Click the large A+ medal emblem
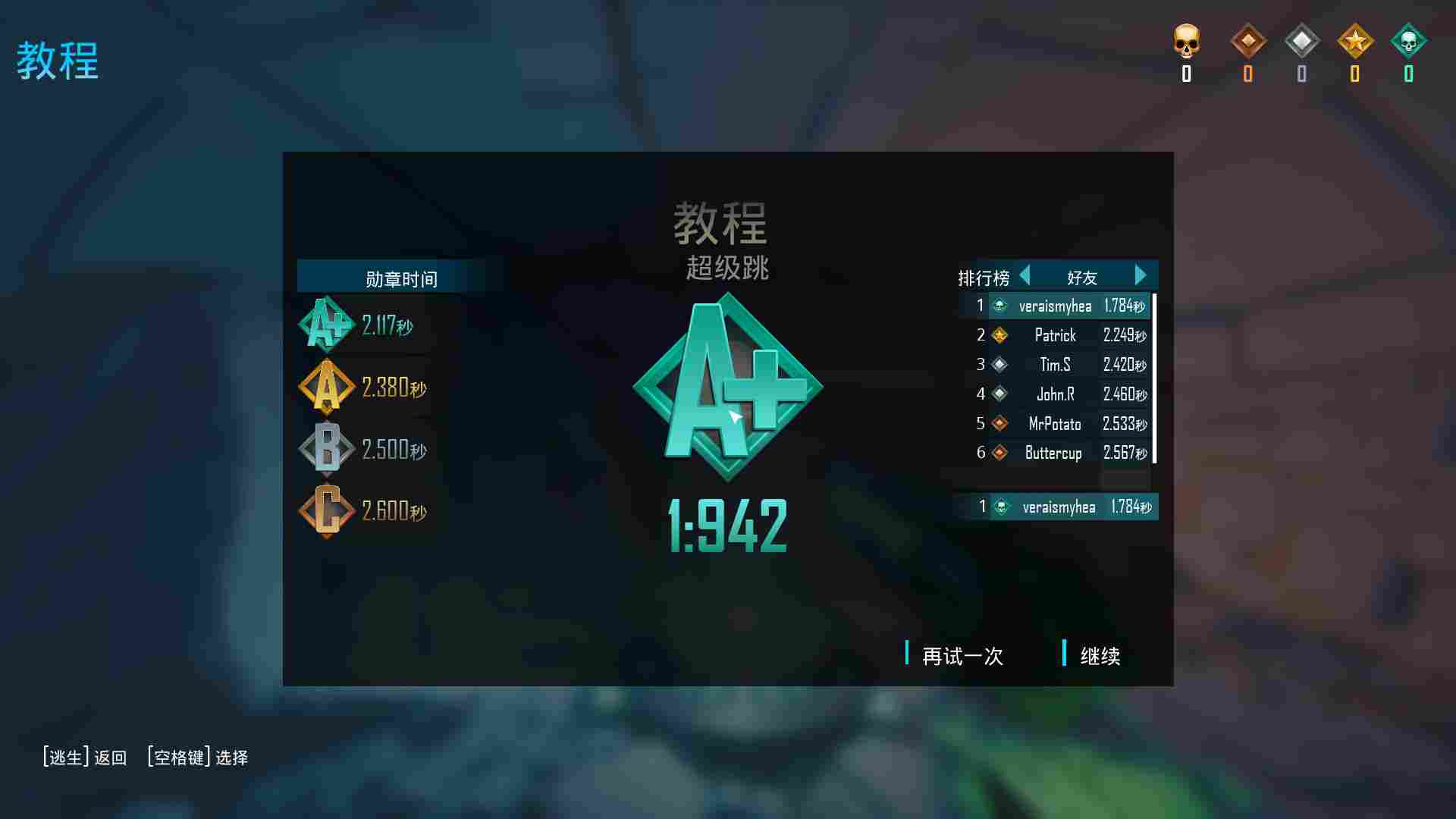 tap(728, 387)
